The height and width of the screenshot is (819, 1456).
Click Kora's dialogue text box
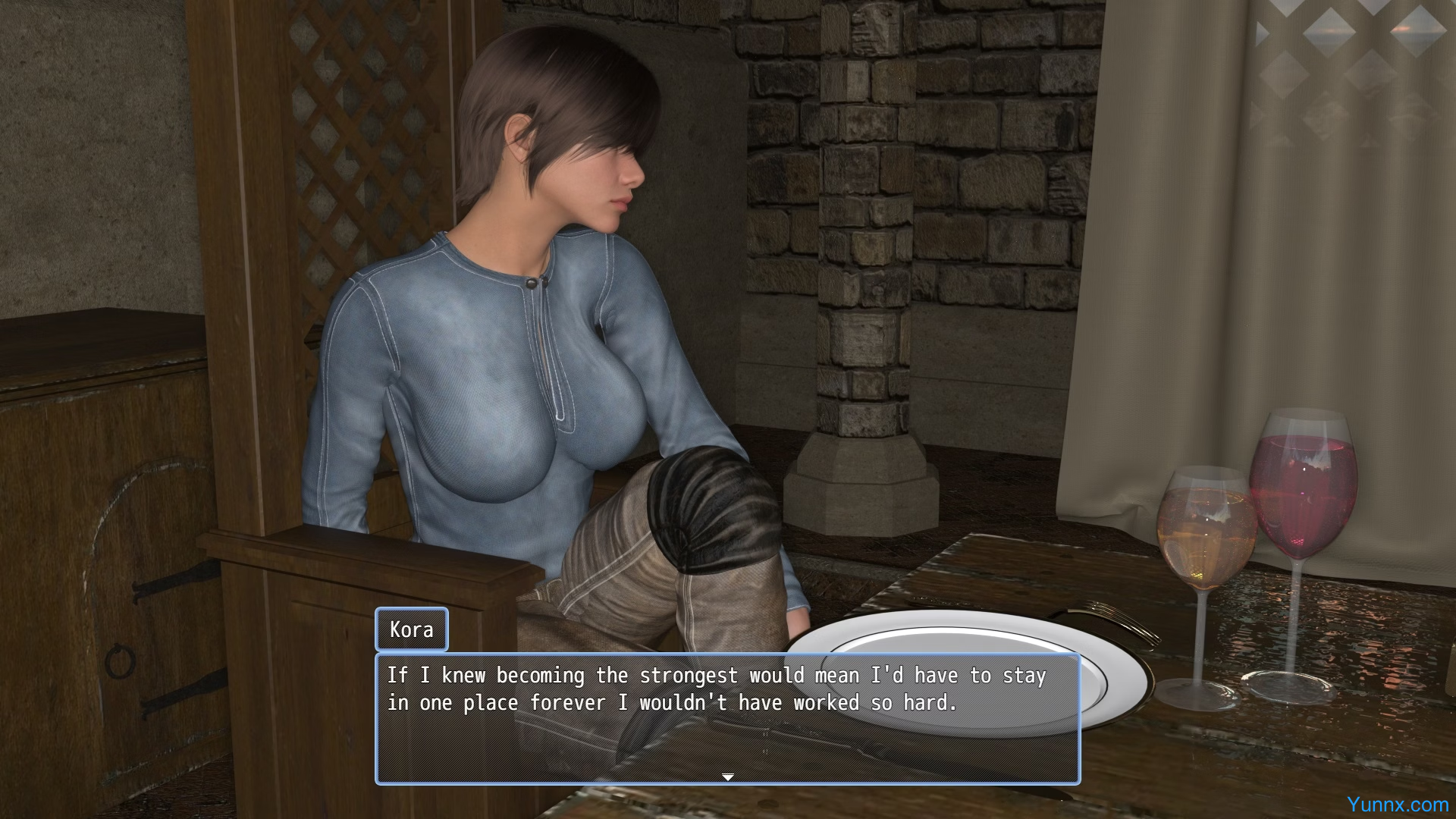pos(727,717)
